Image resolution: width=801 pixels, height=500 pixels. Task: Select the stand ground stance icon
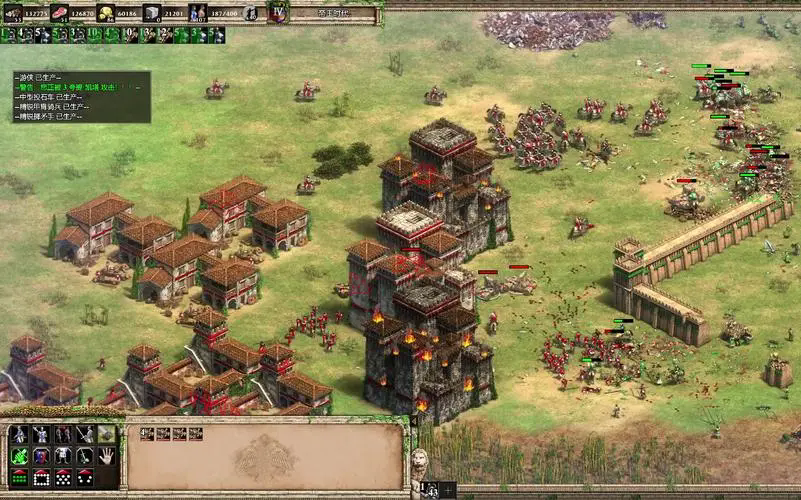coord(63,457)
